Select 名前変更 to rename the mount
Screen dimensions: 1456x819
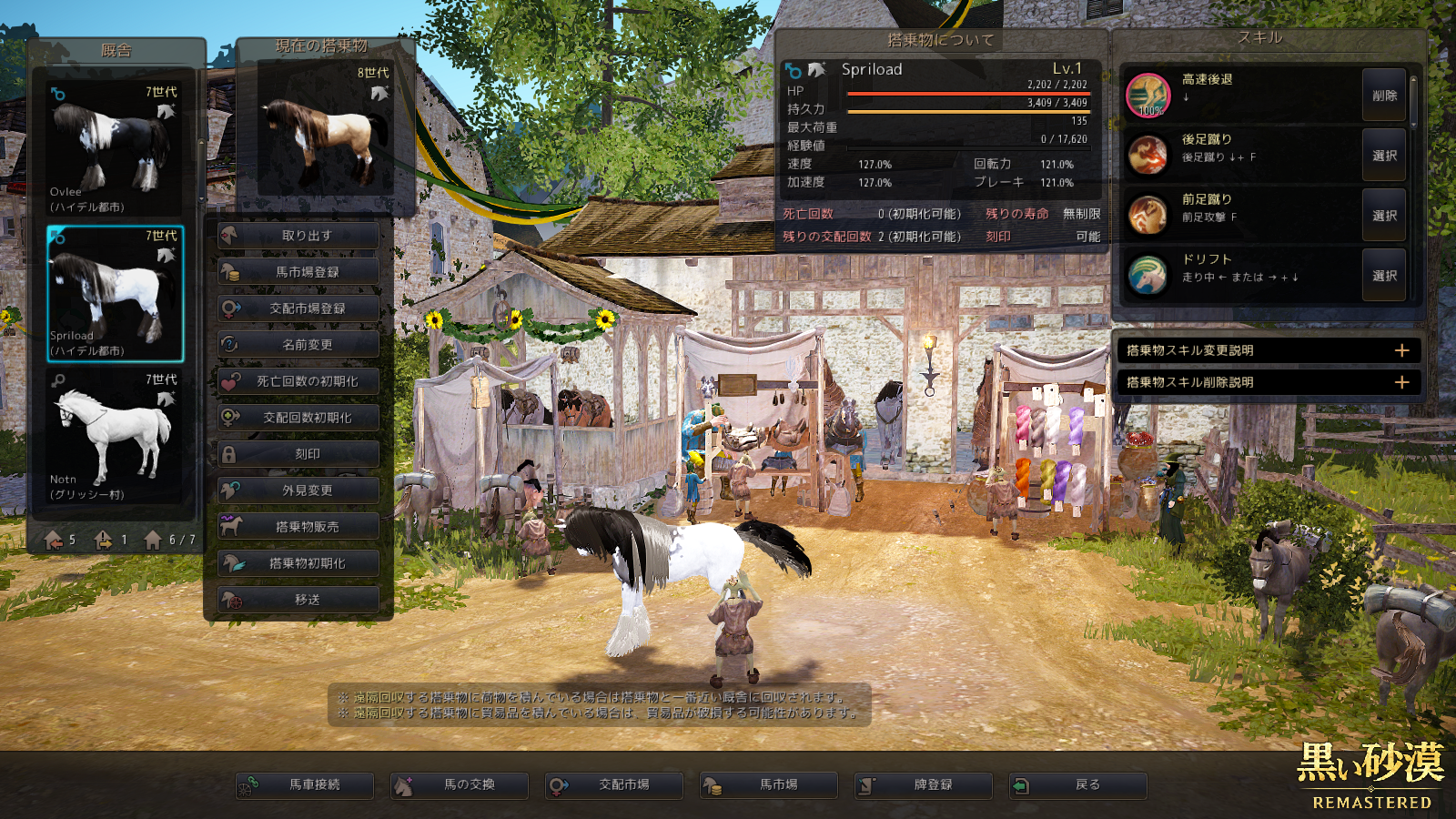coord(298,345)
